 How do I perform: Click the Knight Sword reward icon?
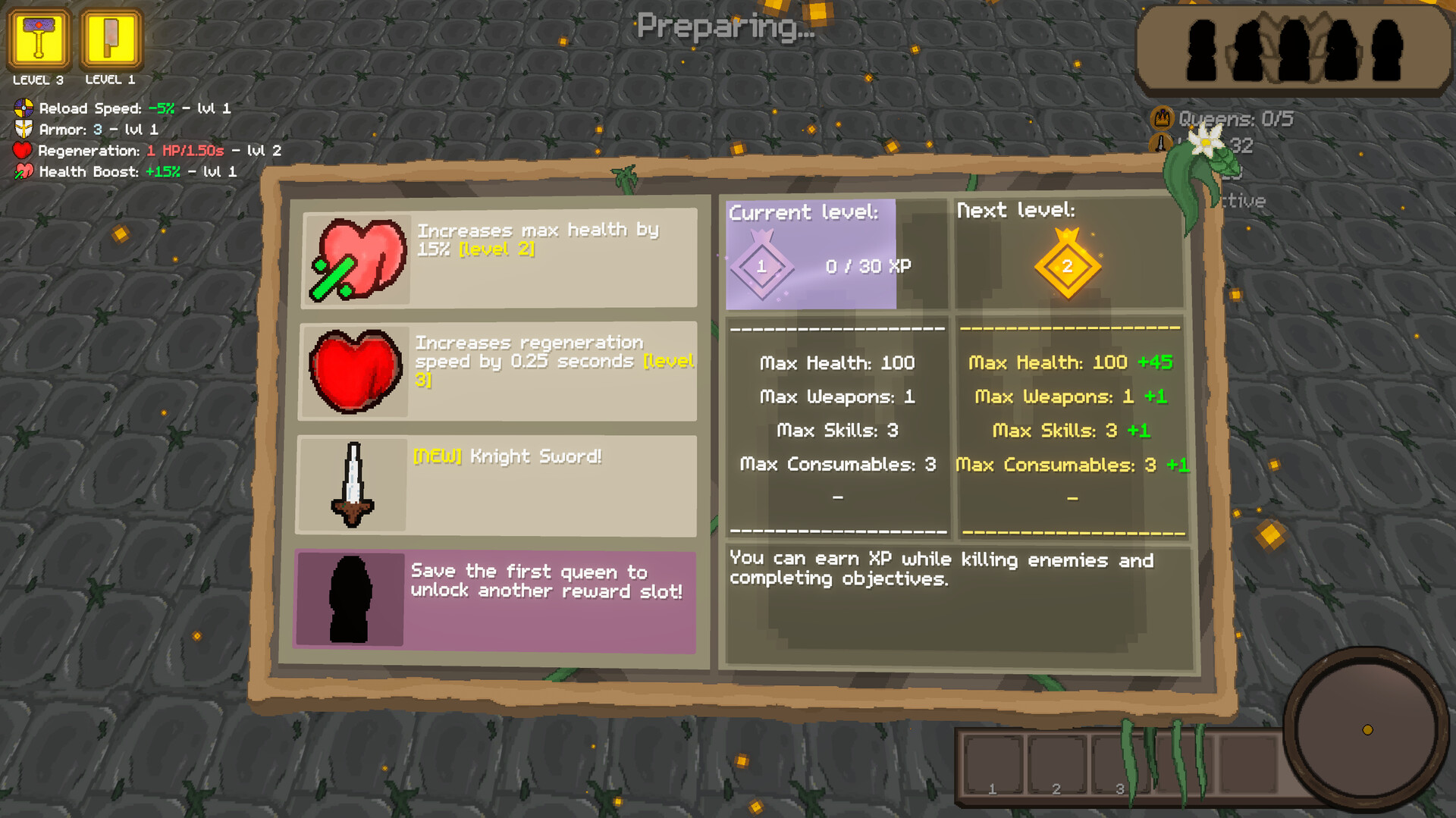[353, 484]
